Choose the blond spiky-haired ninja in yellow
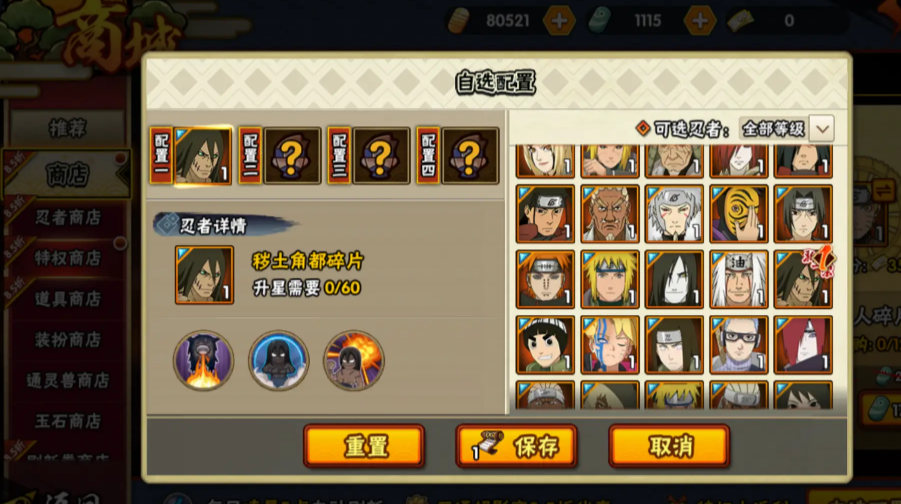The height and width of the screenshot is (504, 901). coord(610,278)
